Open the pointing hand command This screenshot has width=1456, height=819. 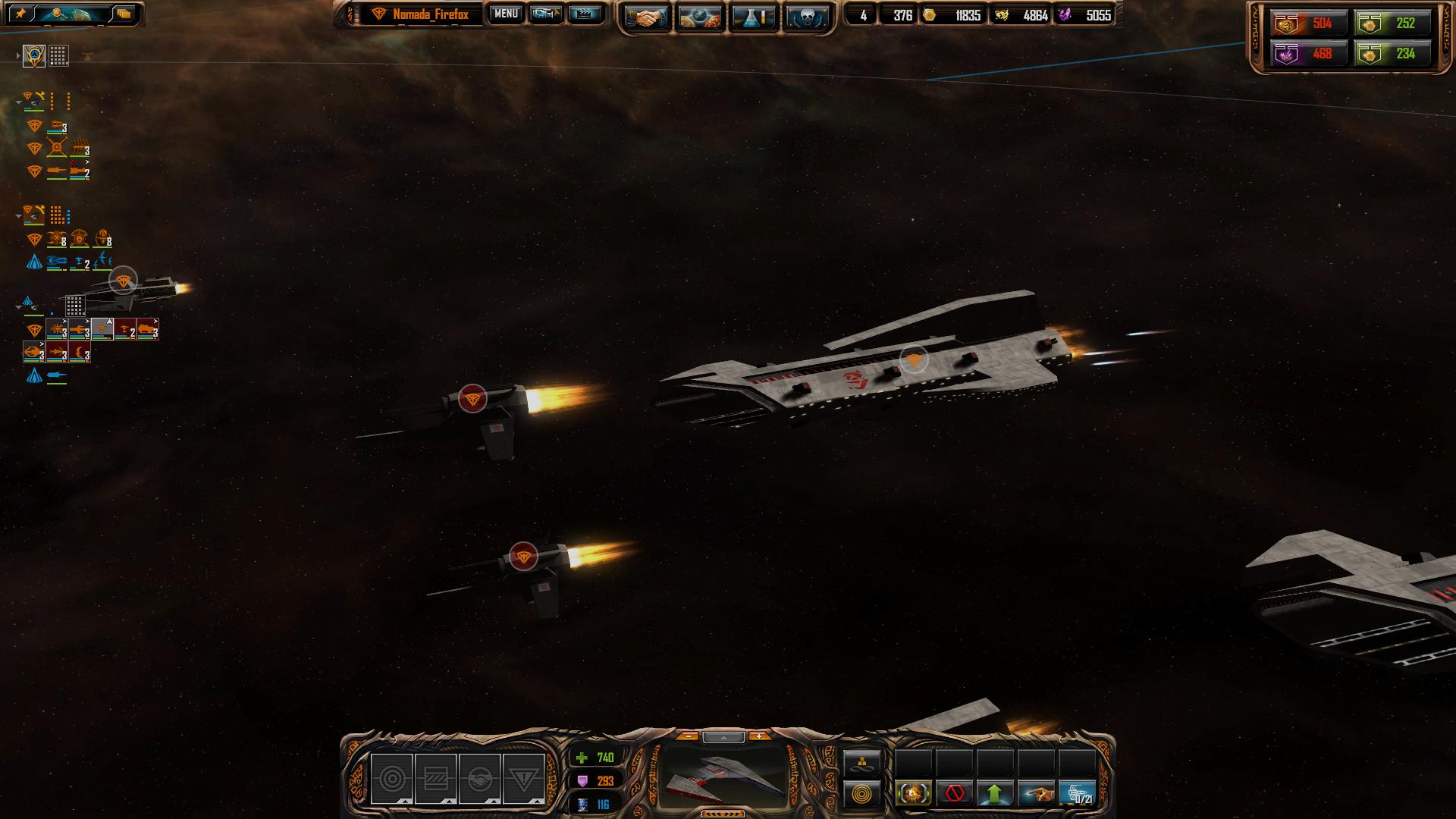1036,794
